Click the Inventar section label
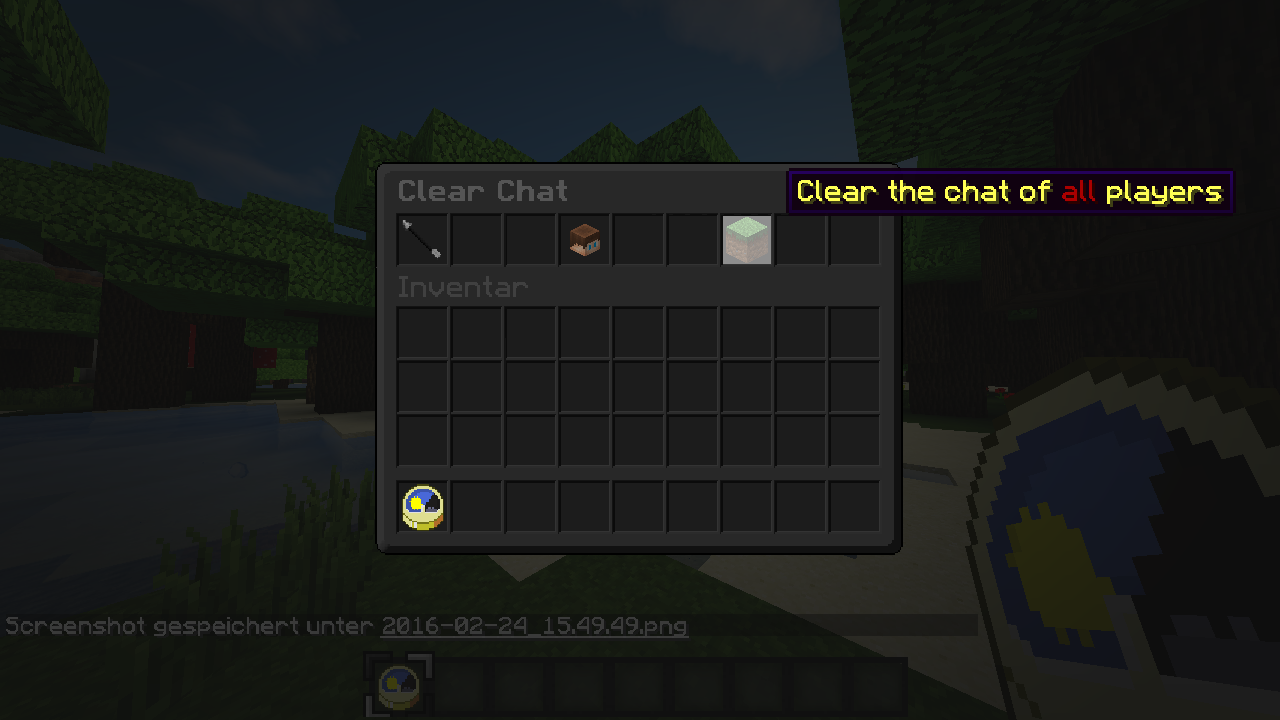 click(x=462, y=287)
